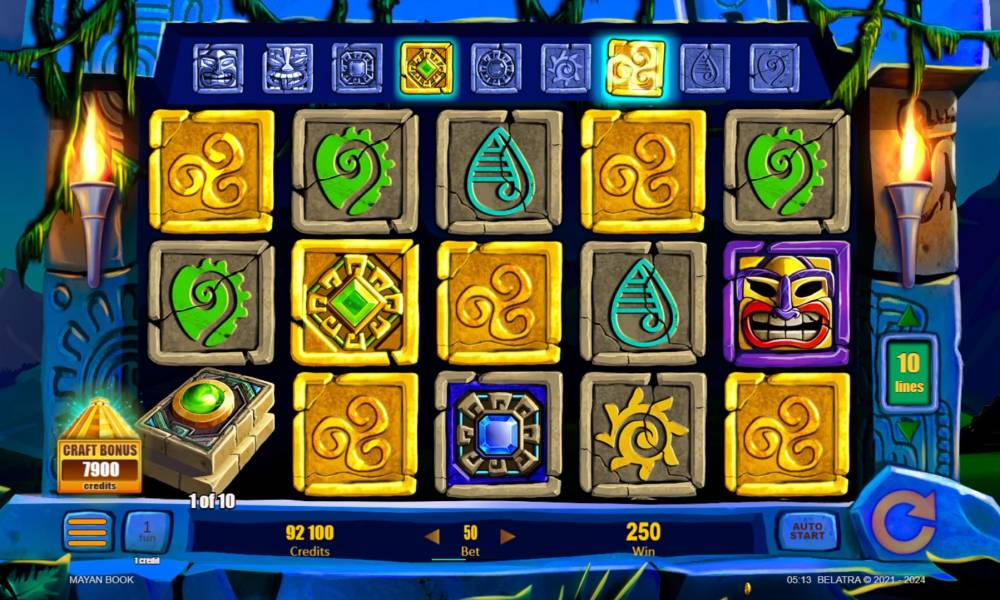Change the 1 fun coin denomination
The width and height of the screenshot is (1000, 600).
click(147, 531)
